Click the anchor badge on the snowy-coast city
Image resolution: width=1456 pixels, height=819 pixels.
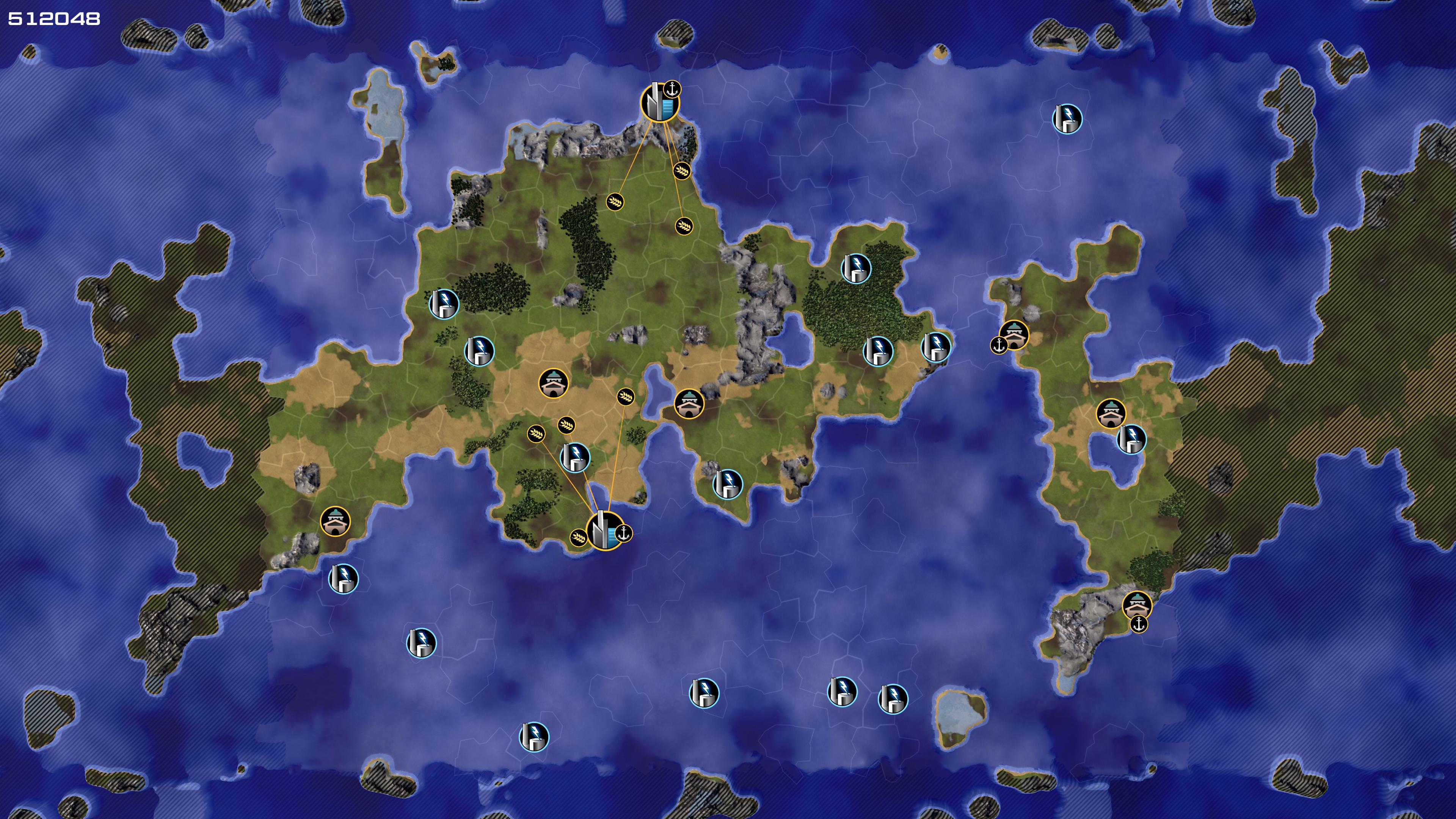672,89
